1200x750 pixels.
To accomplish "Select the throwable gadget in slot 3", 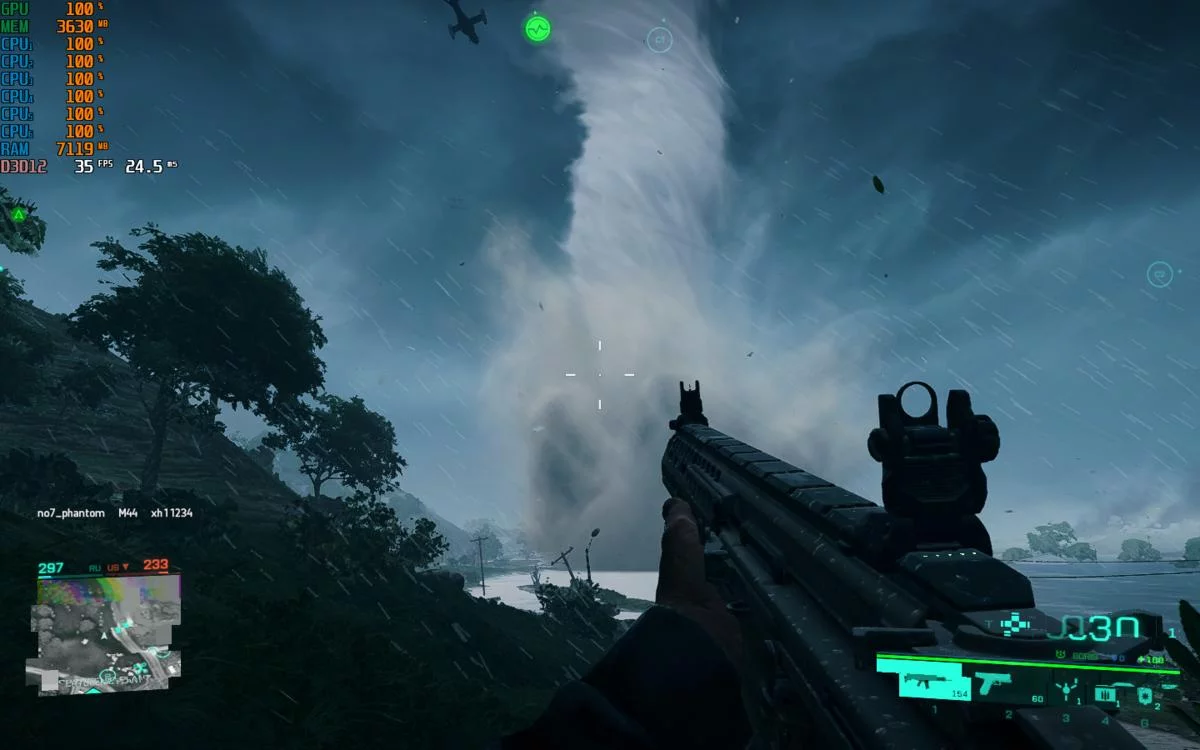I will tap(1066, 690).
